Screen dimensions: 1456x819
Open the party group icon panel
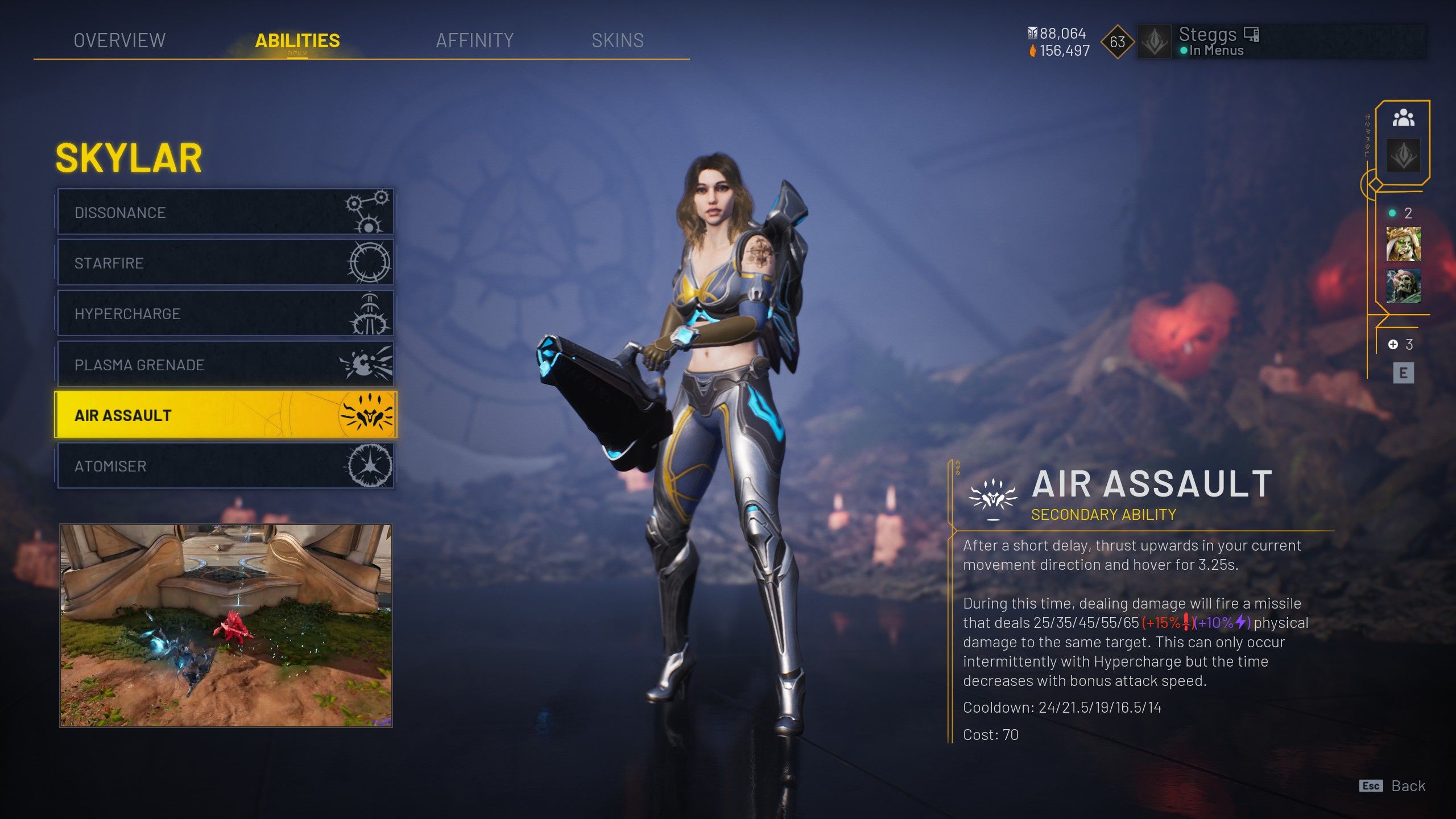(1403, 118)
